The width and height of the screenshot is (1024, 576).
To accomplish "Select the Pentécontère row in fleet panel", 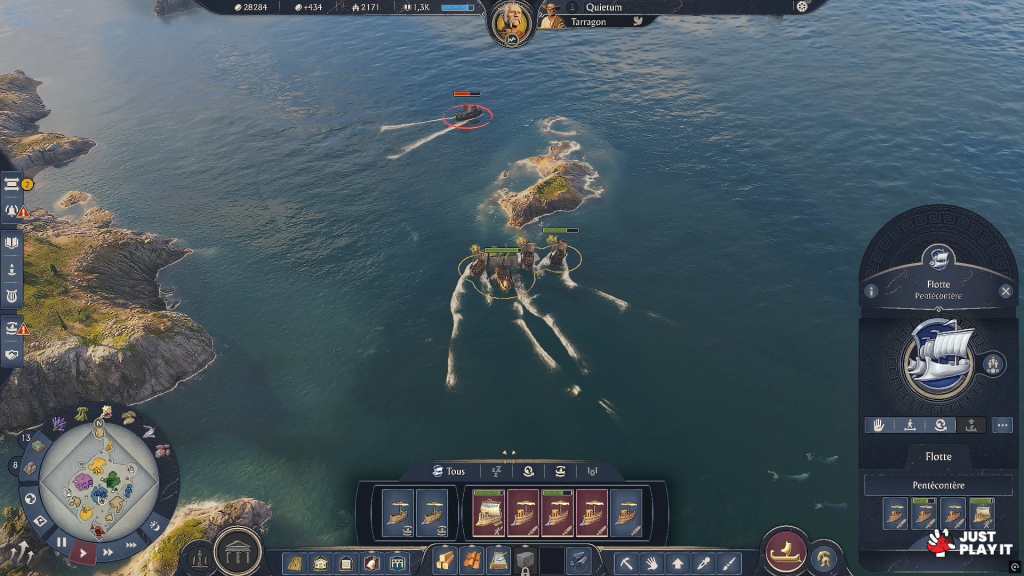I will point(938,485).
